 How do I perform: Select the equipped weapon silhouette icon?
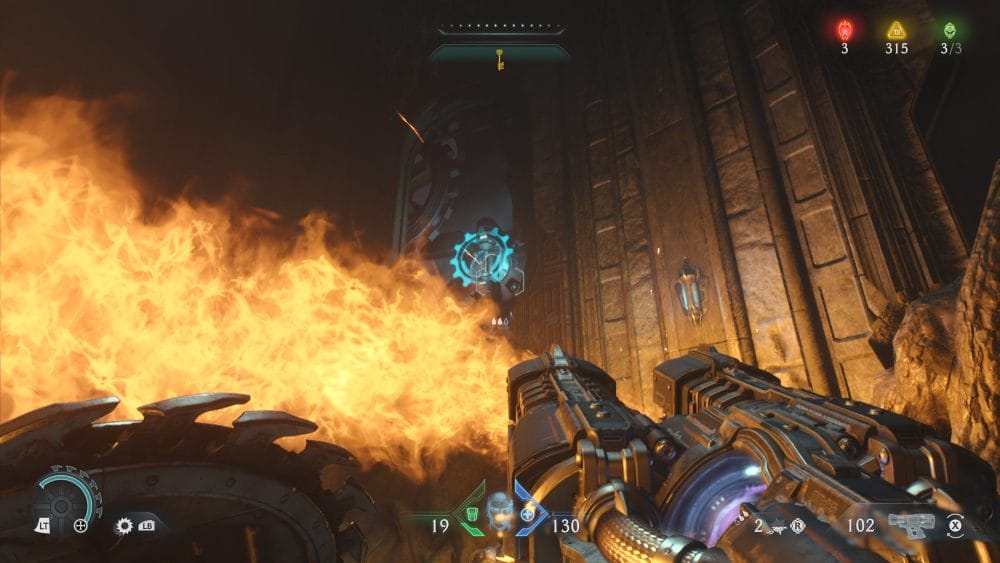pyautogui.click(x=911, y=524)
